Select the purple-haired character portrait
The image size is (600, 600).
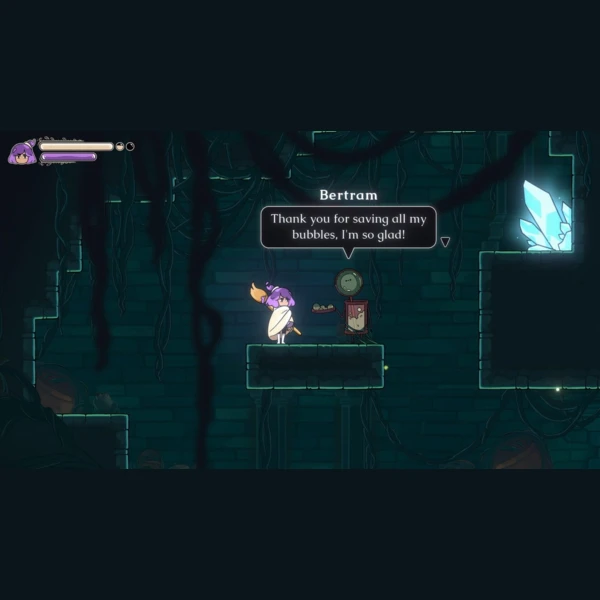(21, 152)
